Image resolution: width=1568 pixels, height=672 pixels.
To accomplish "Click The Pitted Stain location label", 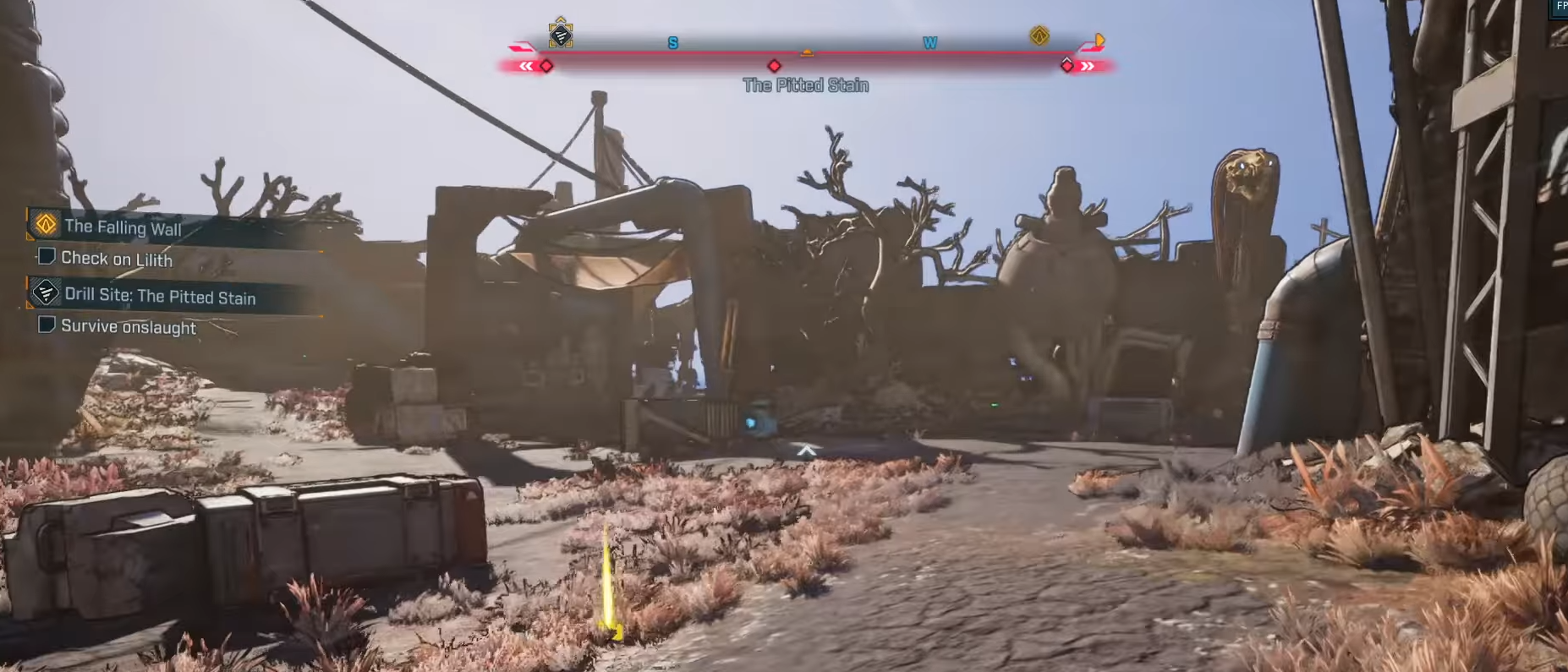I will 806,85.
